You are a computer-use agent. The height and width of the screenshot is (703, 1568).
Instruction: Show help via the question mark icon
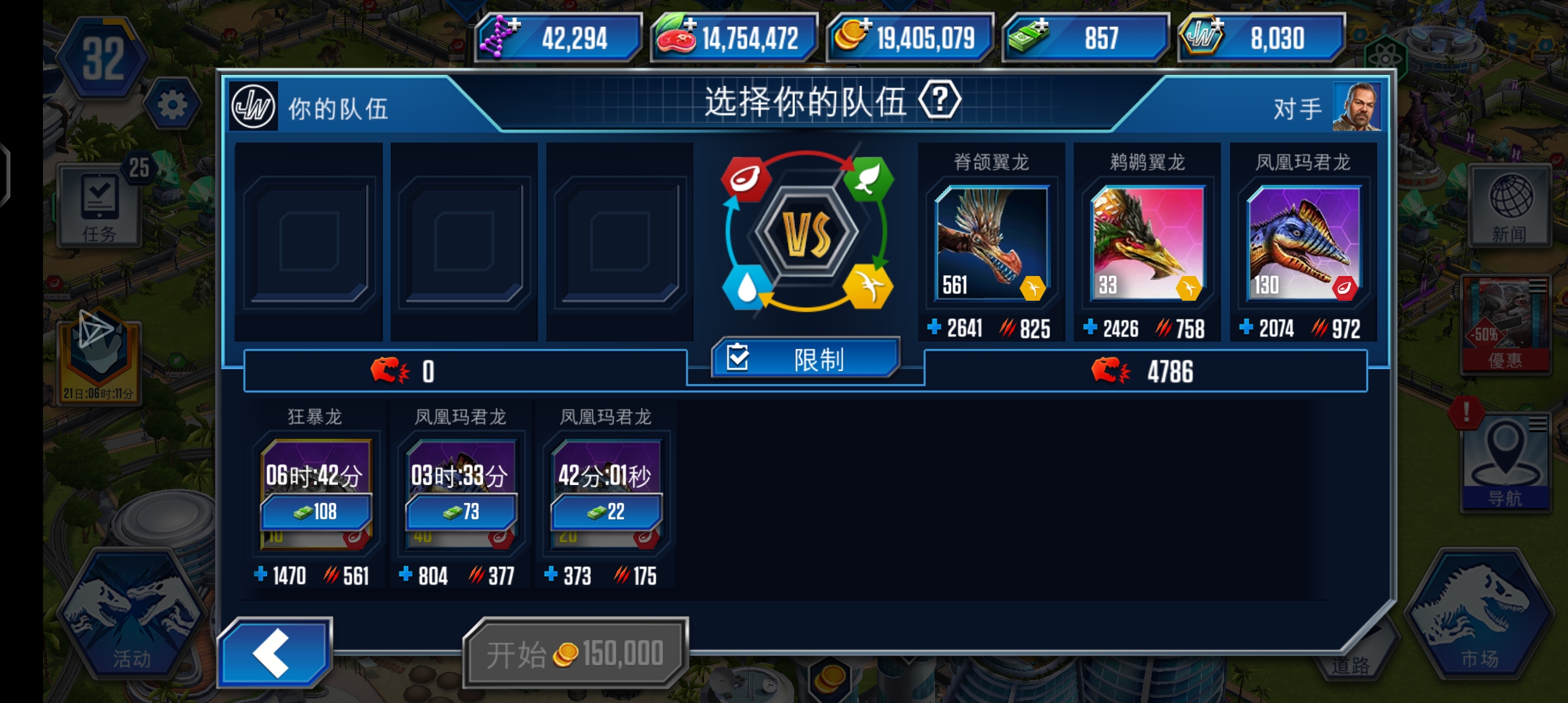tap(939, 100)
